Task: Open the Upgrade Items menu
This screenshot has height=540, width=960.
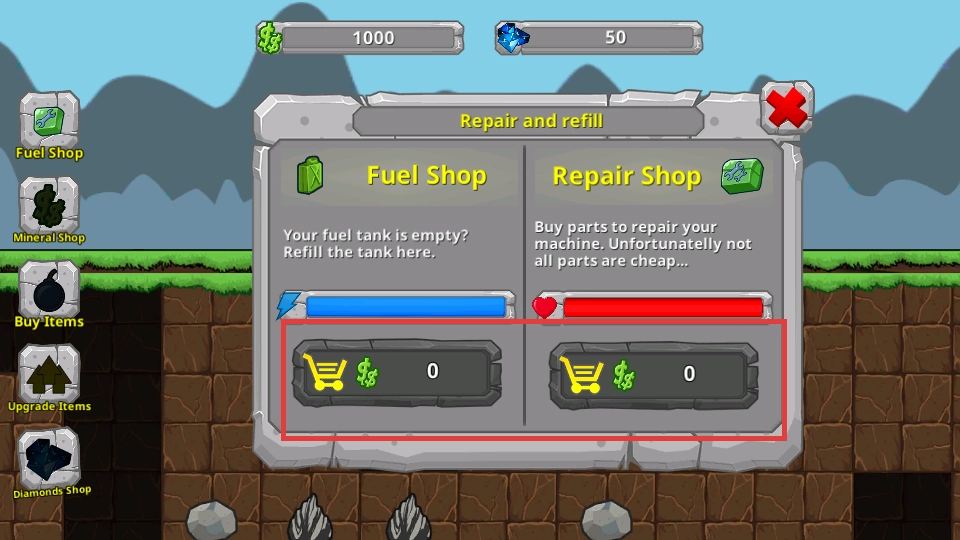Action: coord(49,376)
